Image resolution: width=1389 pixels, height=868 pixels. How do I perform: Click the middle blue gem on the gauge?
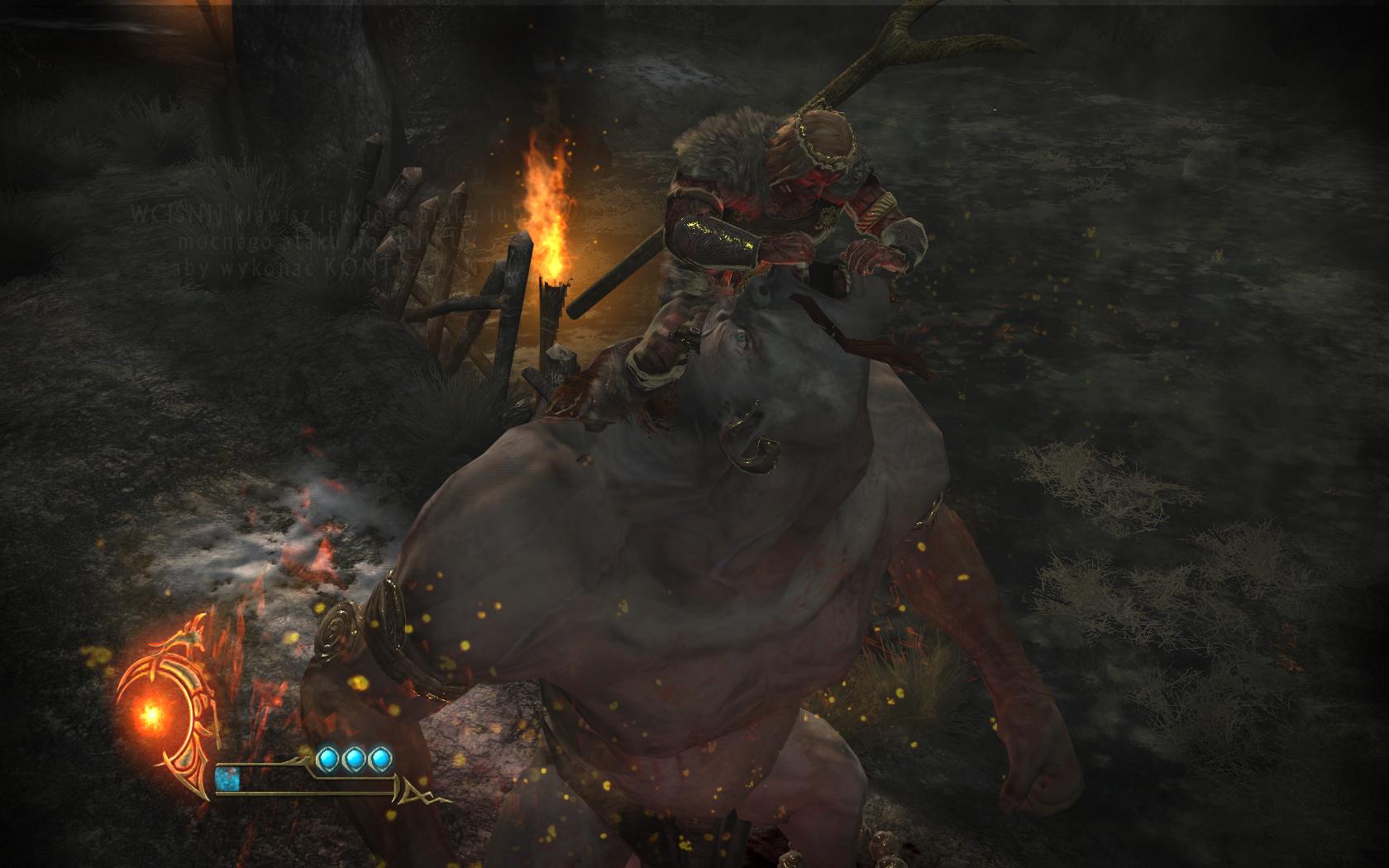(x=355, y=759)
